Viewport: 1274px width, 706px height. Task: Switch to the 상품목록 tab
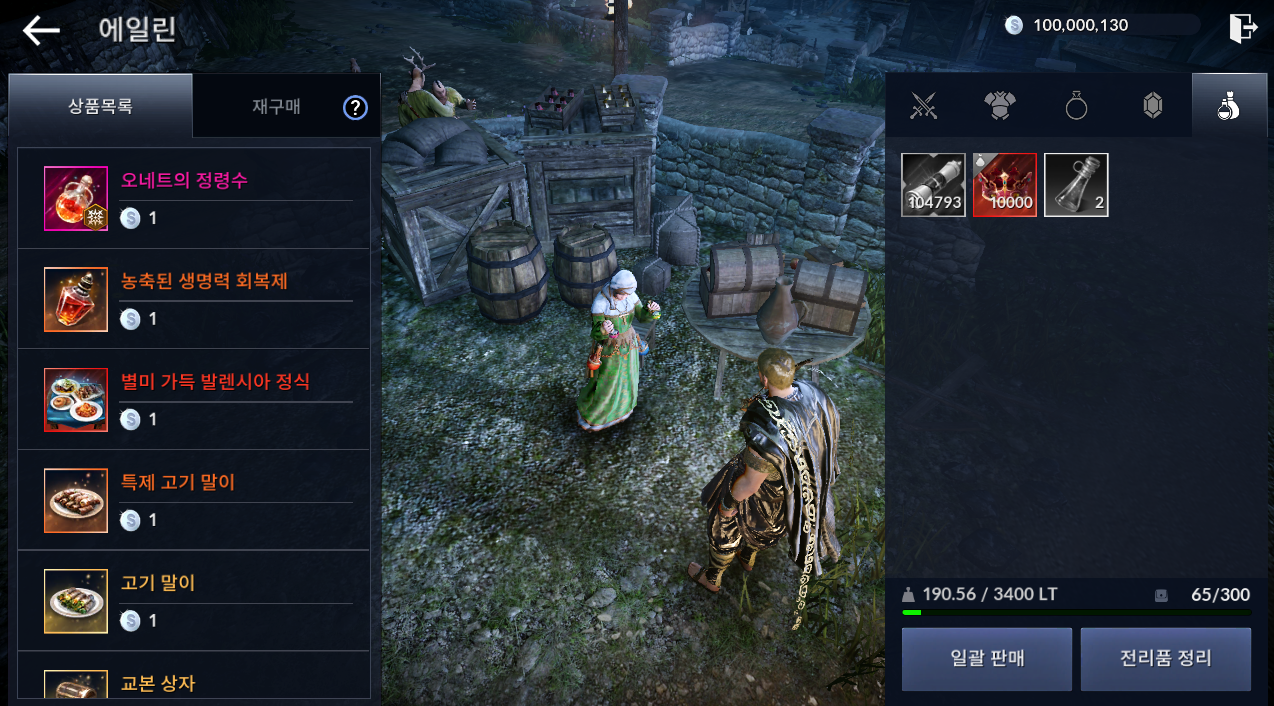(100, 106)
